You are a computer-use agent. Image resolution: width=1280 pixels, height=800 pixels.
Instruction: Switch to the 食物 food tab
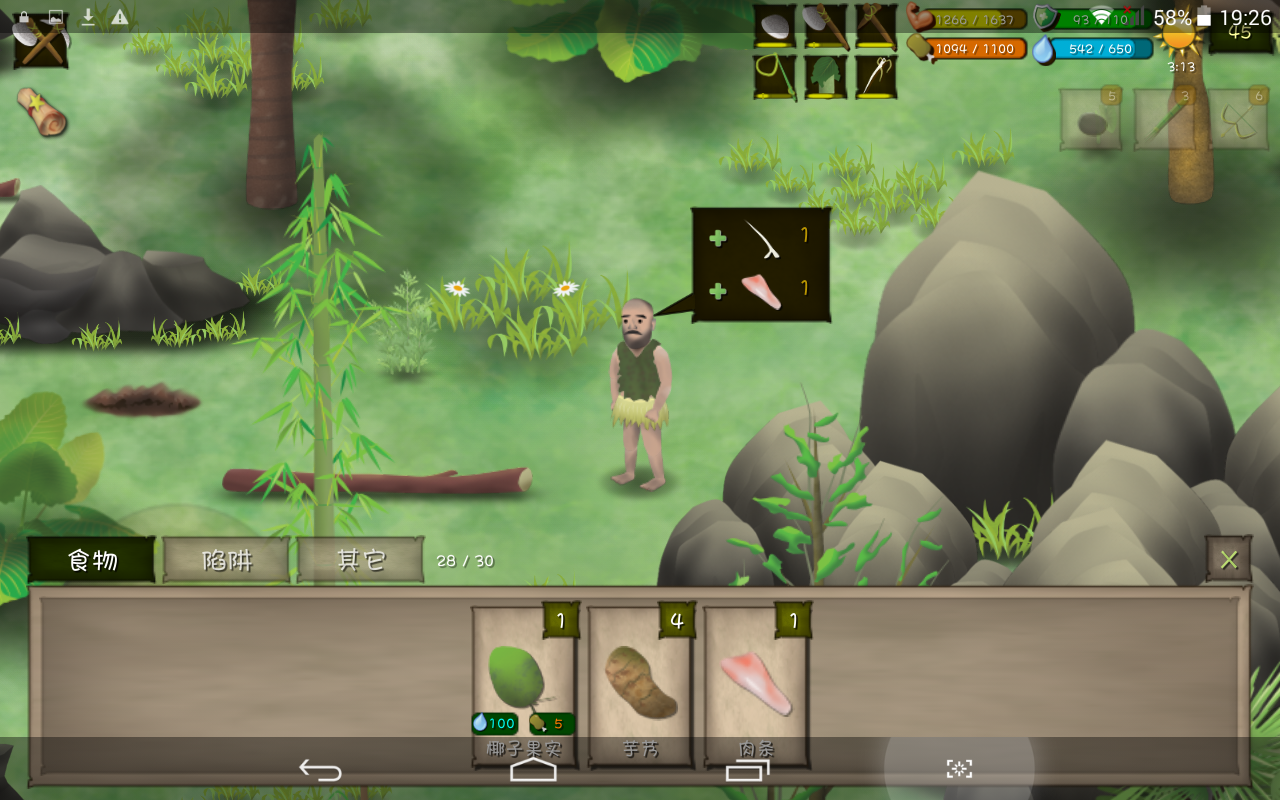click(x=92, y=560)
